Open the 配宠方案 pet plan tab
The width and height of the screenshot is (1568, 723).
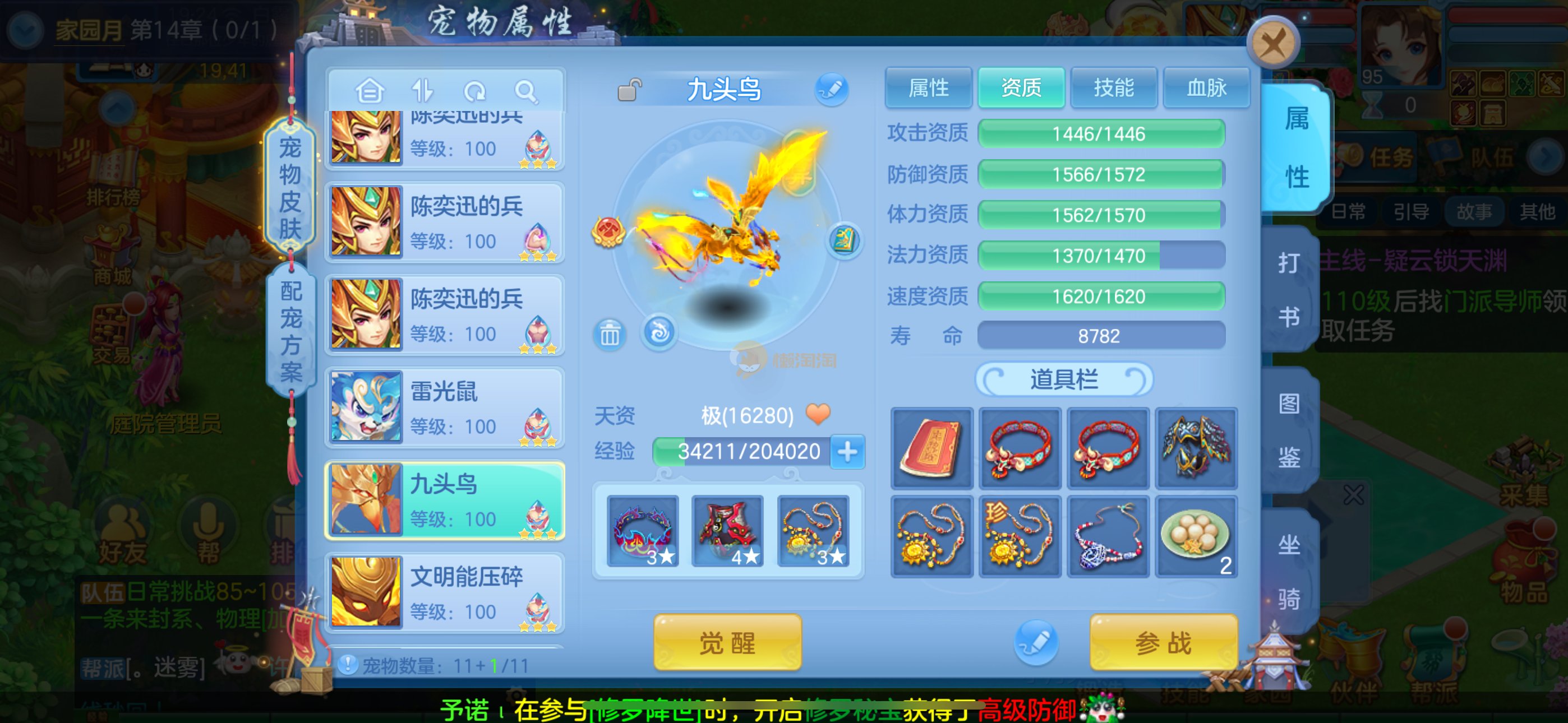(x=290, y=331)
